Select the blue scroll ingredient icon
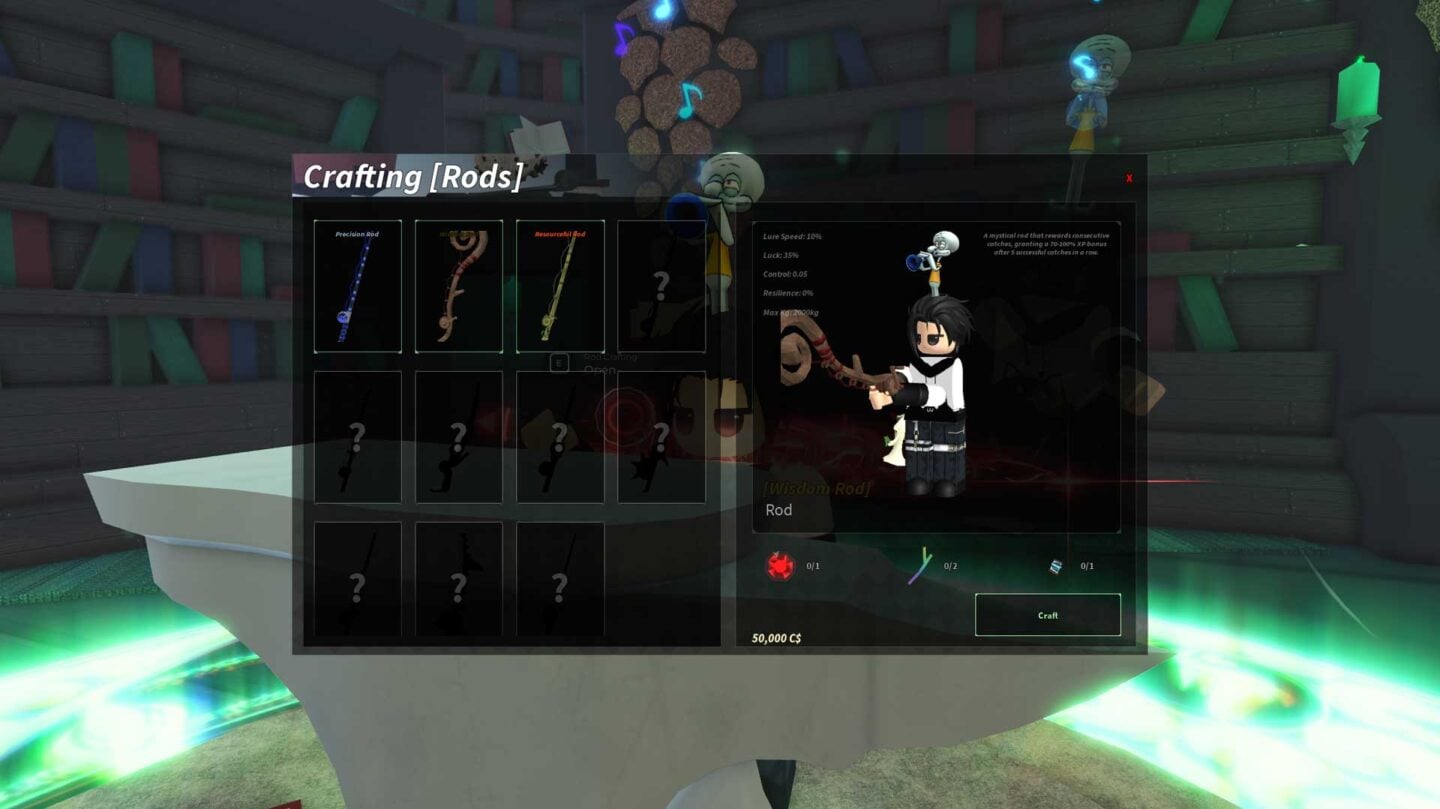 (1055, 566)
